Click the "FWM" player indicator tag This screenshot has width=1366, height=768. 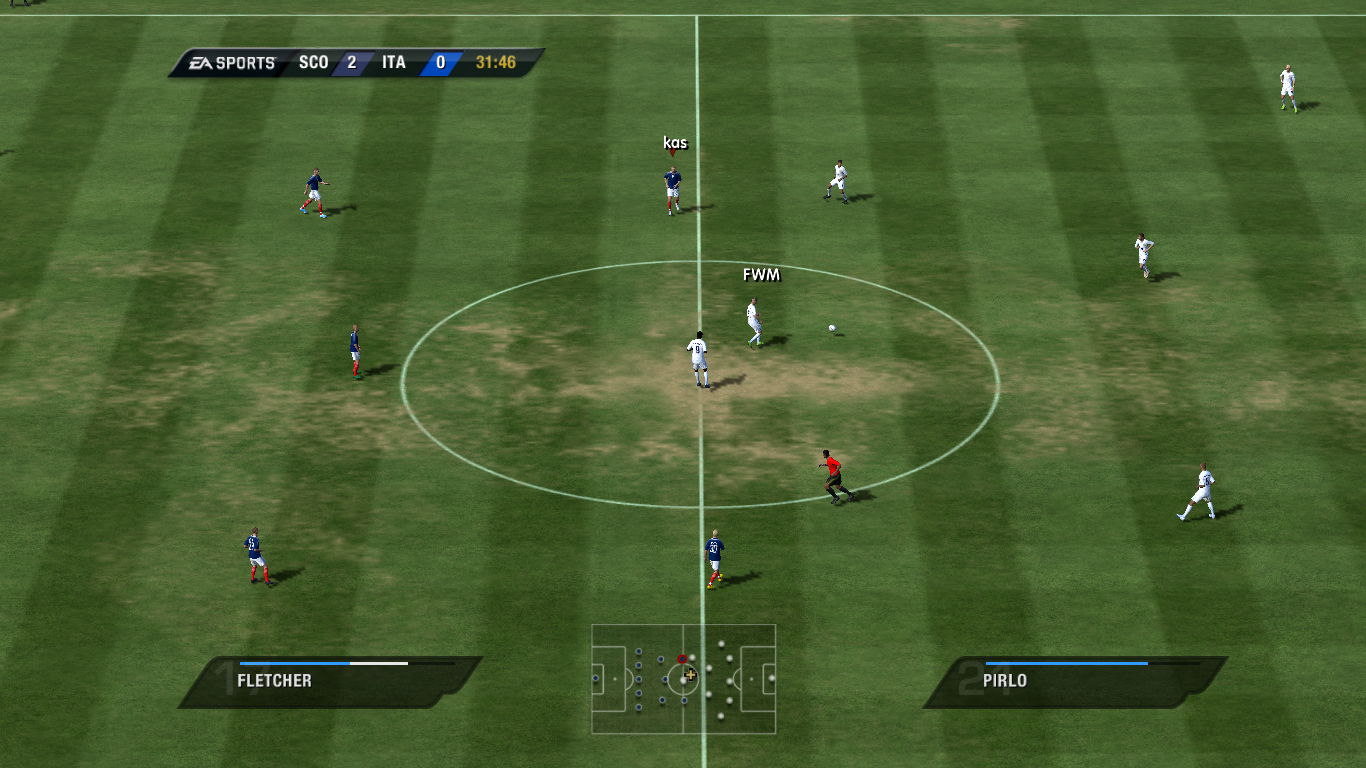pos(761,275)
